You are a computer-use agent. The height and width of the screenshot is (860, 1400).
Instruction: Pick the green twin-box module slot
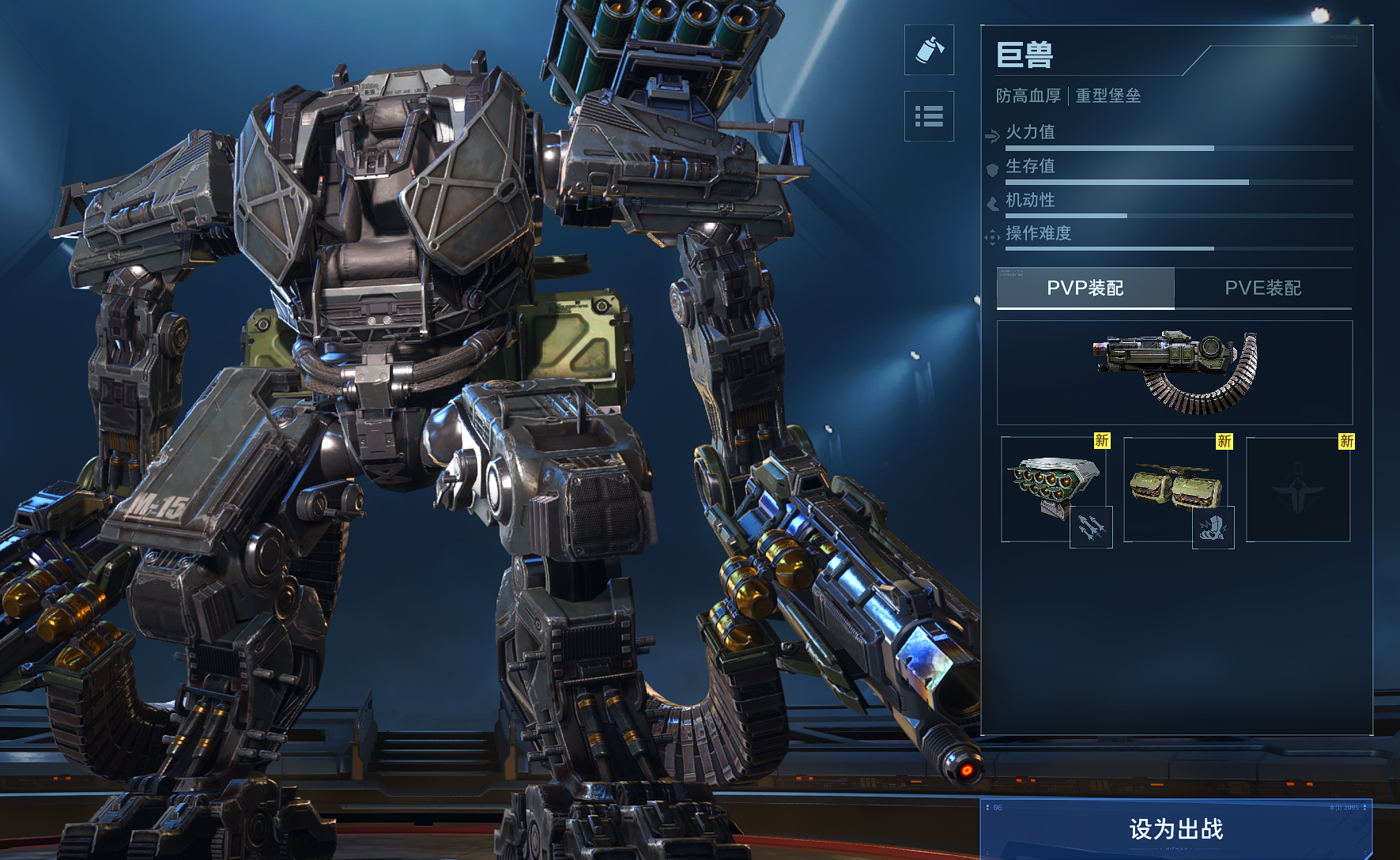(1175, 488)
